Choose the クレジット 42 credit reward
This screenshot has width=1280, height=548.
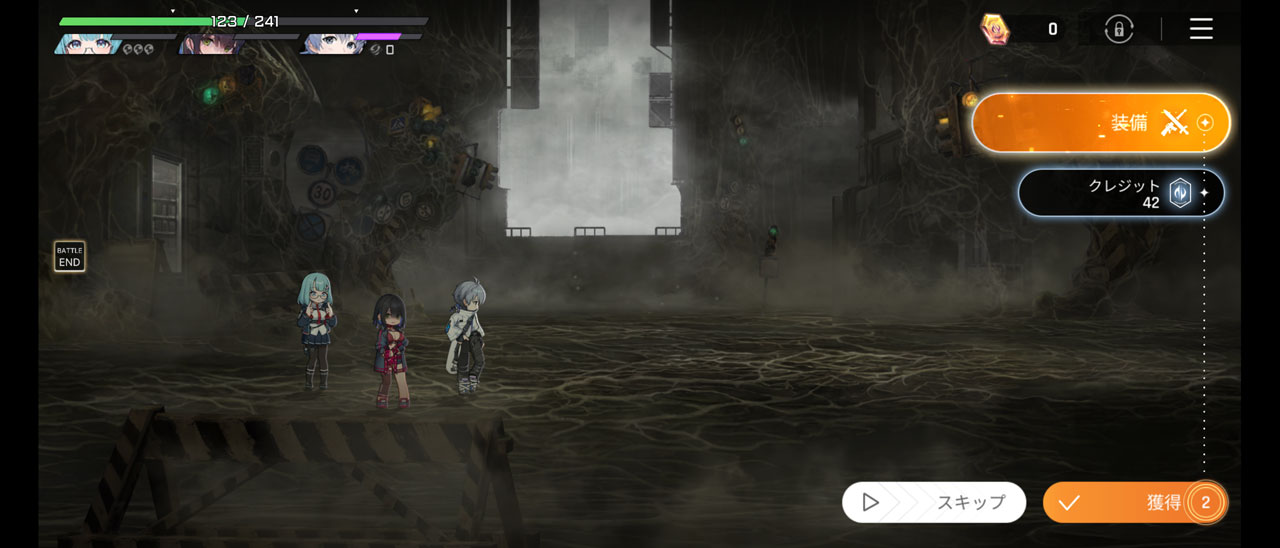pyautogui.click(x=1120, y=192)
